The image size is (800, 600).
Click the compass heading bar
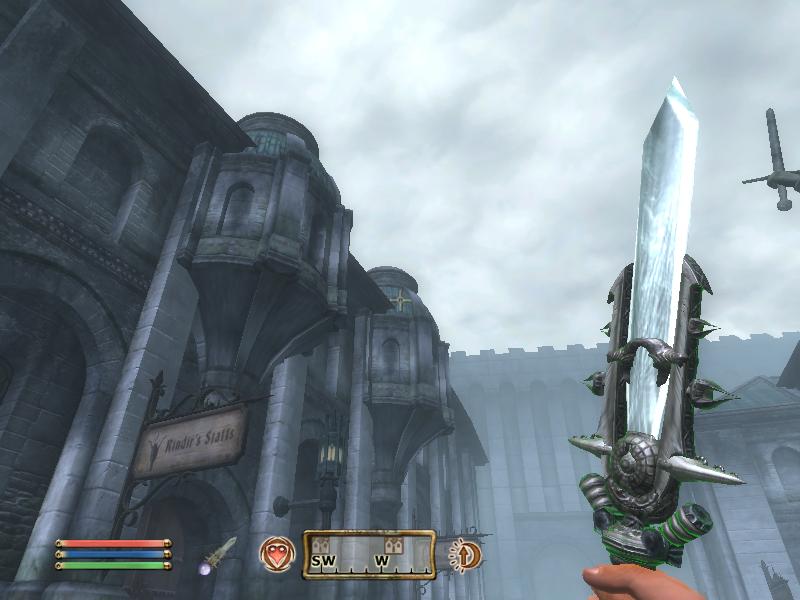click(x=369, y=554)
